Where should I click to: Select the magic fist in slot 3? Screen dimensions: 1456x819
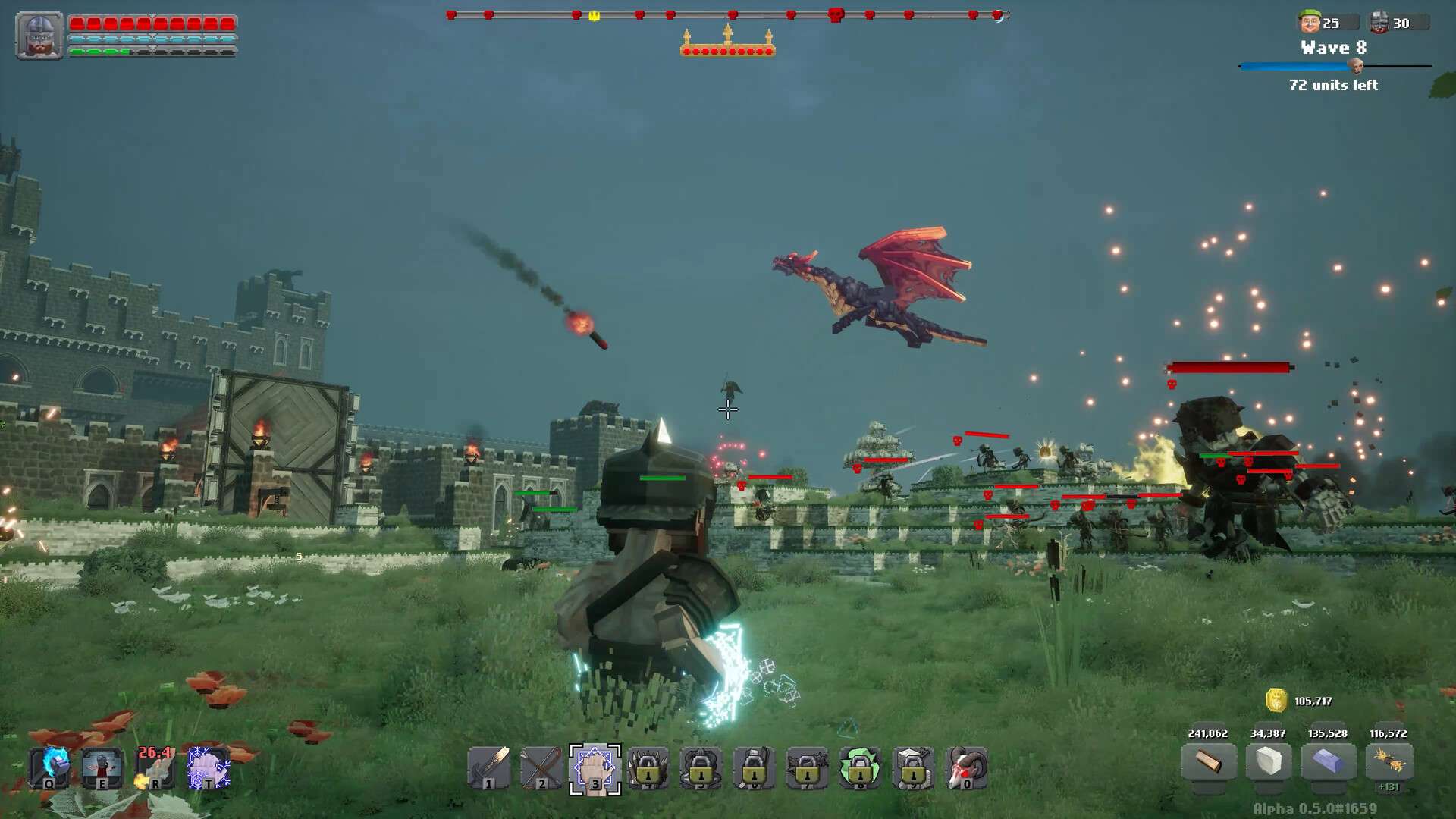click(595, 769)
